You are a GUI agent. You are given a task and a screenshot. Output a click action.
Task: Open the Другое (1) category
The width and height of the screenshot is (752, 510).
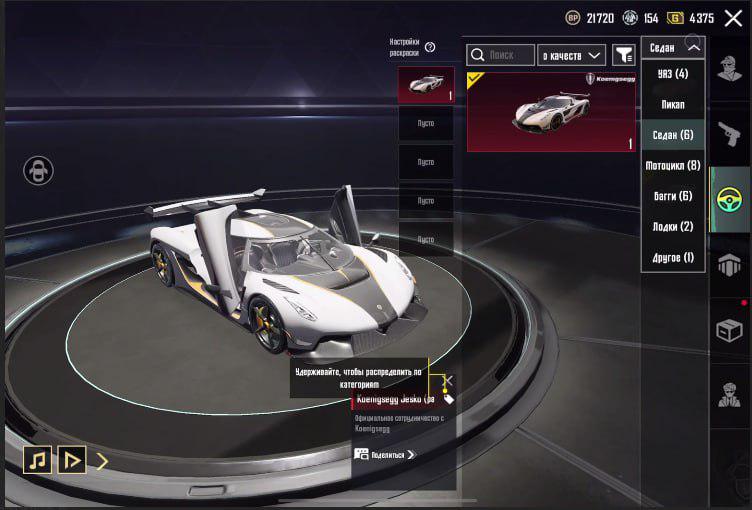point(673,257)
